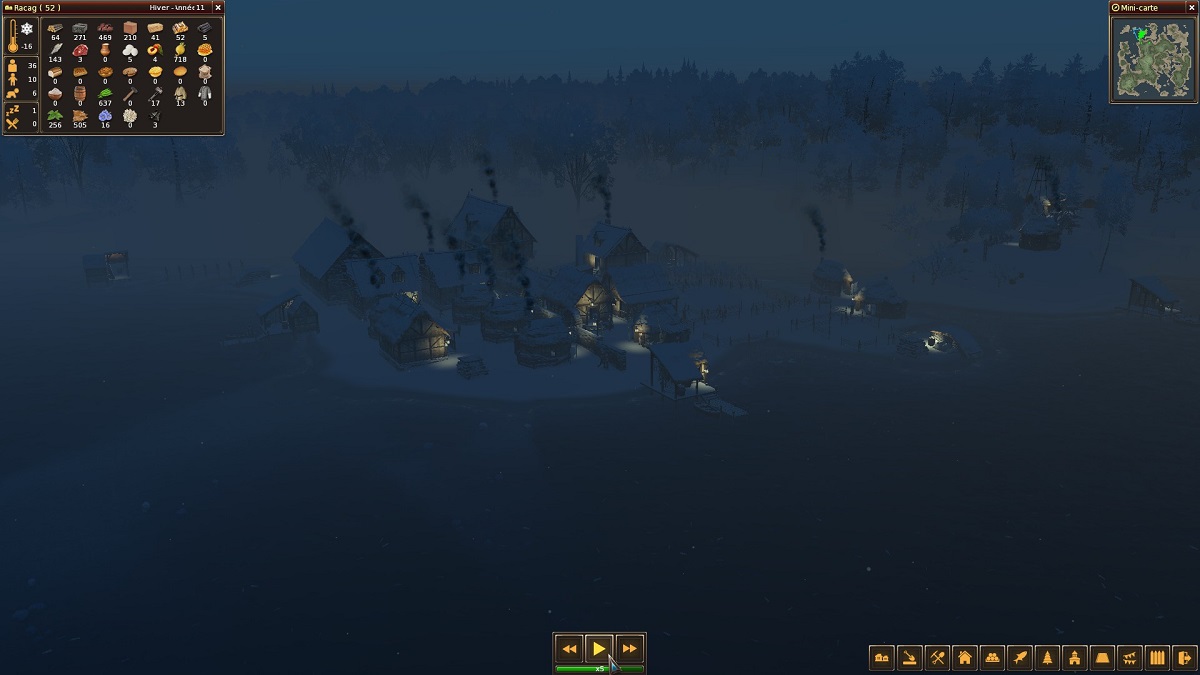Click on the minimap terrain view
The width and height of the screenshot is (1200, 675).
pyautogui.click(x=1153, y=58)
